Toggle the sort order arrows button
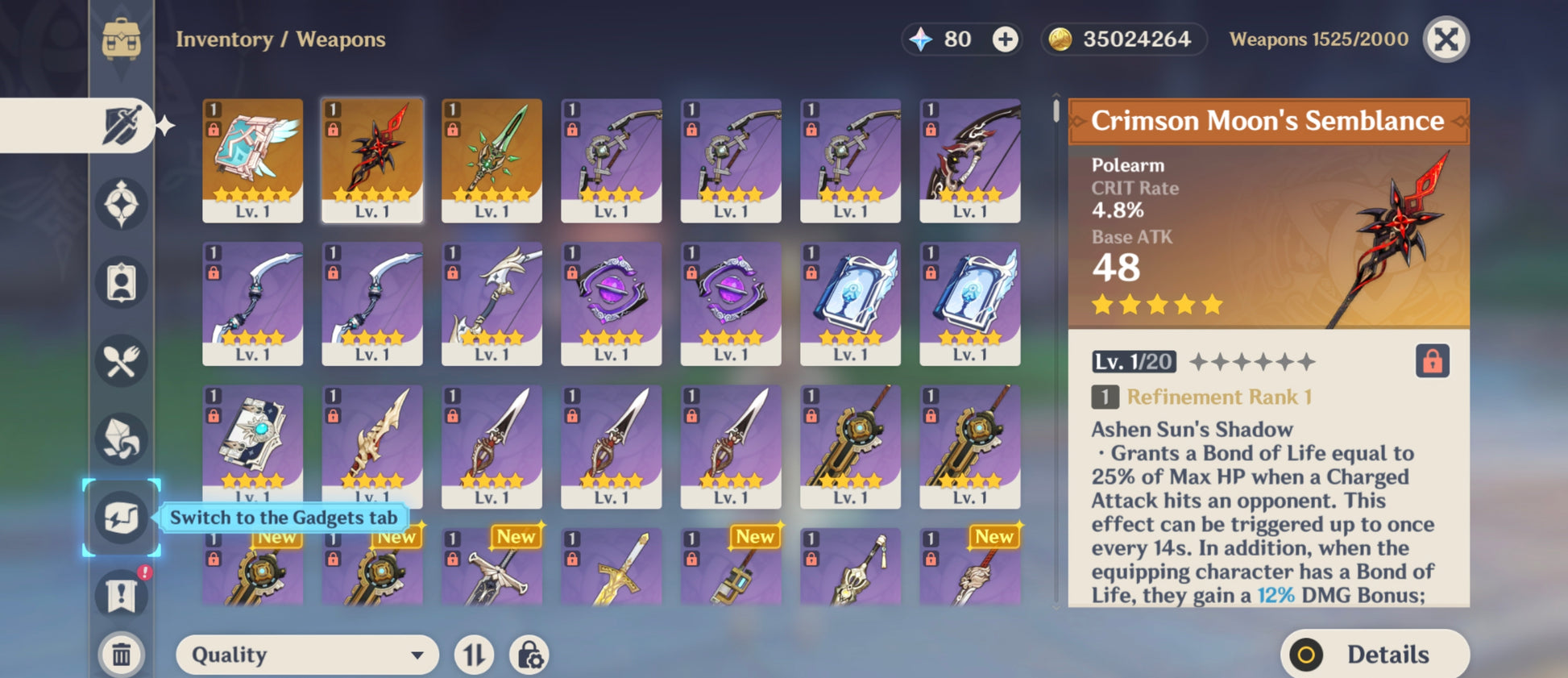 coord(474,655)
